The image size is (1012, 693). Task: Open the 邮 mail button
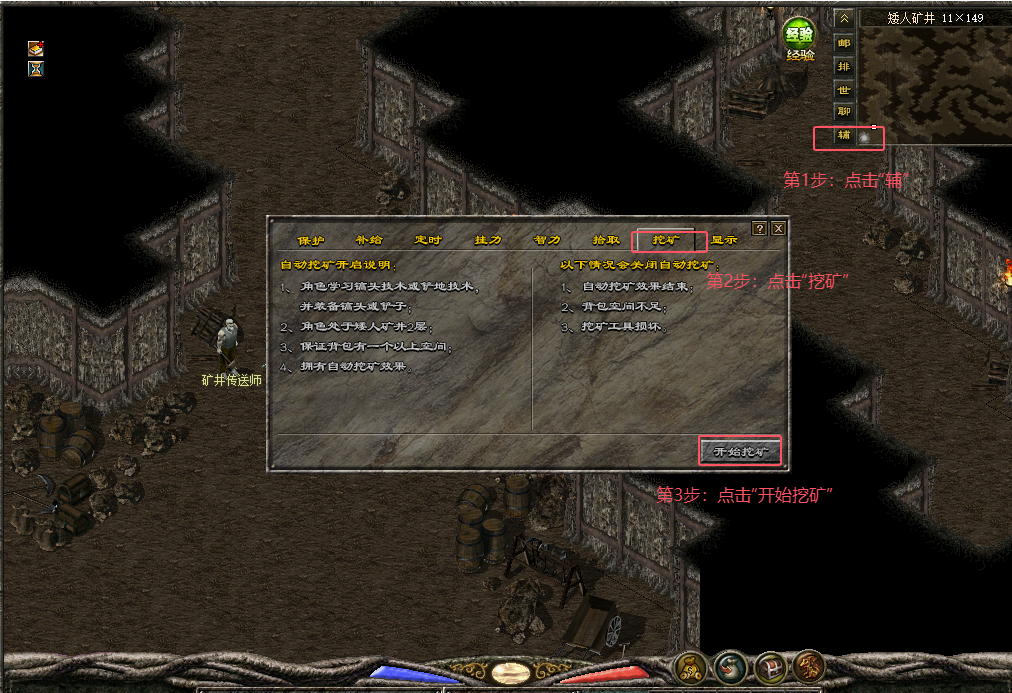(x=844, y=43)
